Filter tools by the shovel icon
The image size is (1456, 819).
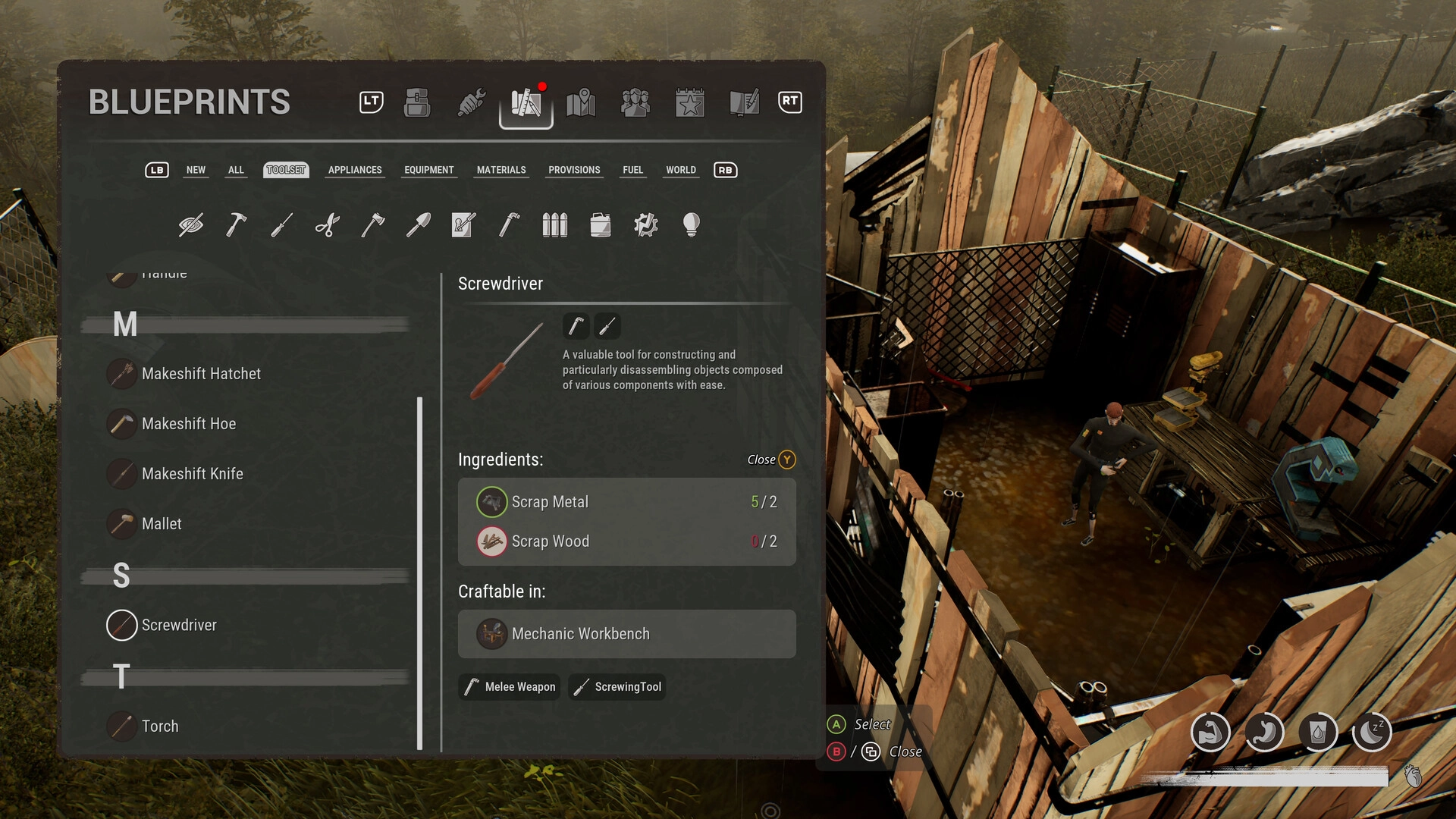418,224
